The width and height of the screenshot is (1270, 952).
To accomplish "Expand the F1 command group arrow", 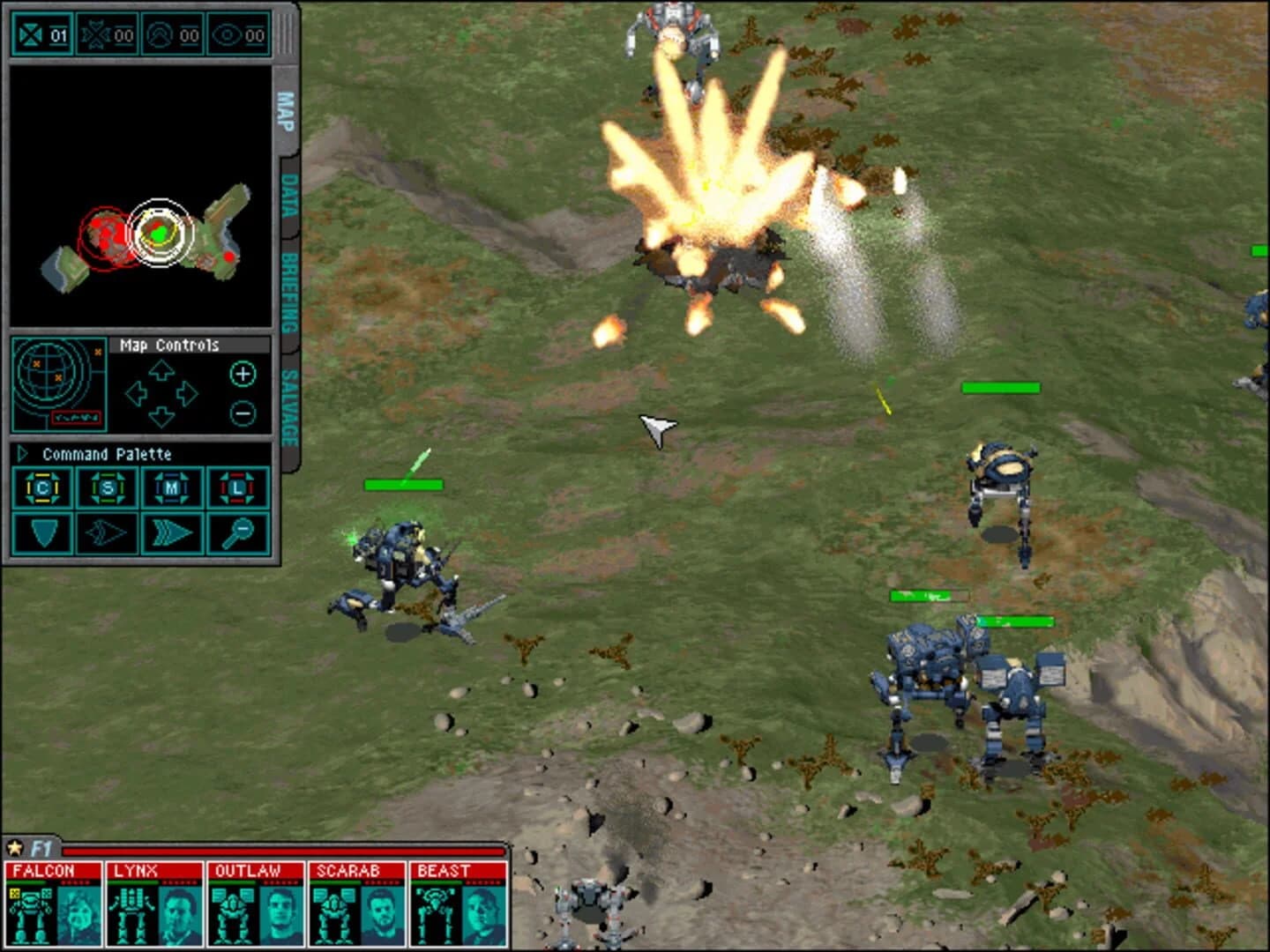I will (x=16, y=848).
